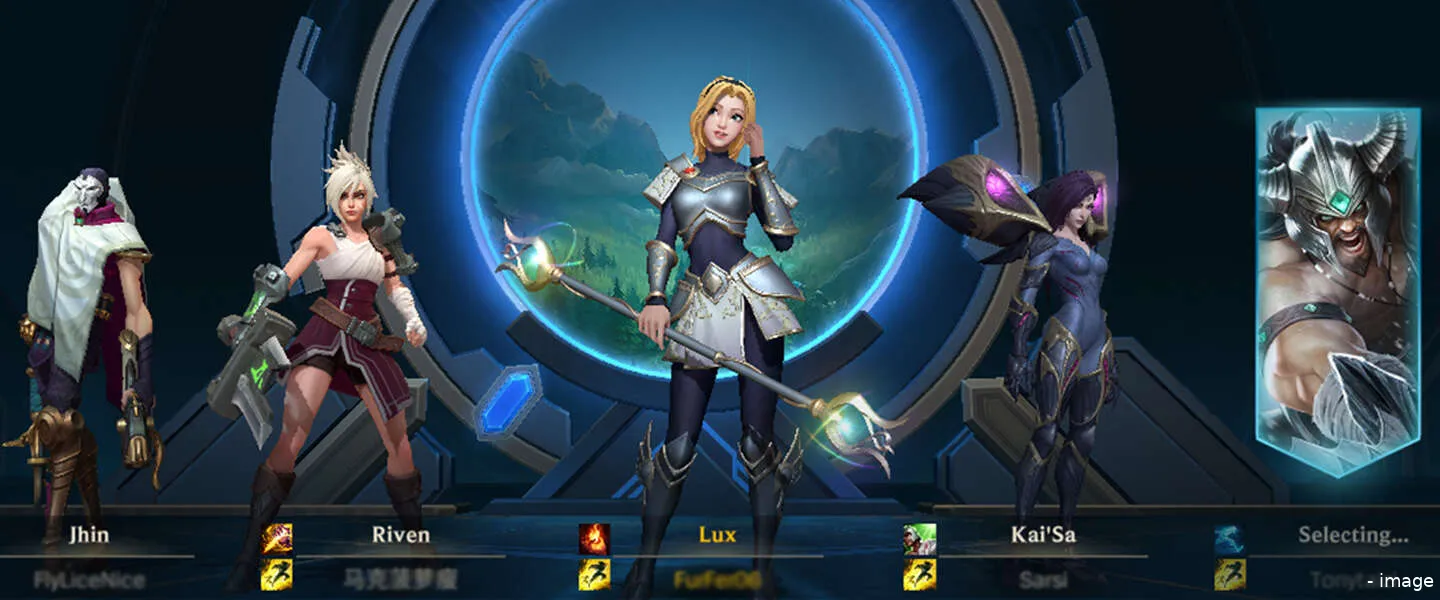The image size is (1440, 600).
Task: Tap the Flash icon below the blue spell
Action: pos(1230,575)
